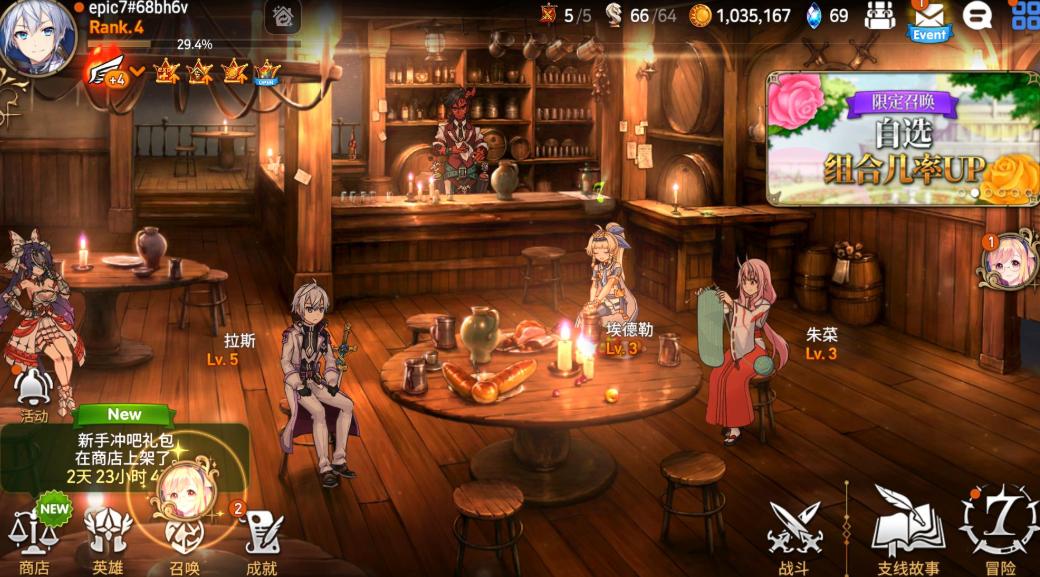Tap the player avatar portrait
The image size is (1040, 577).
tap(35, 35)
